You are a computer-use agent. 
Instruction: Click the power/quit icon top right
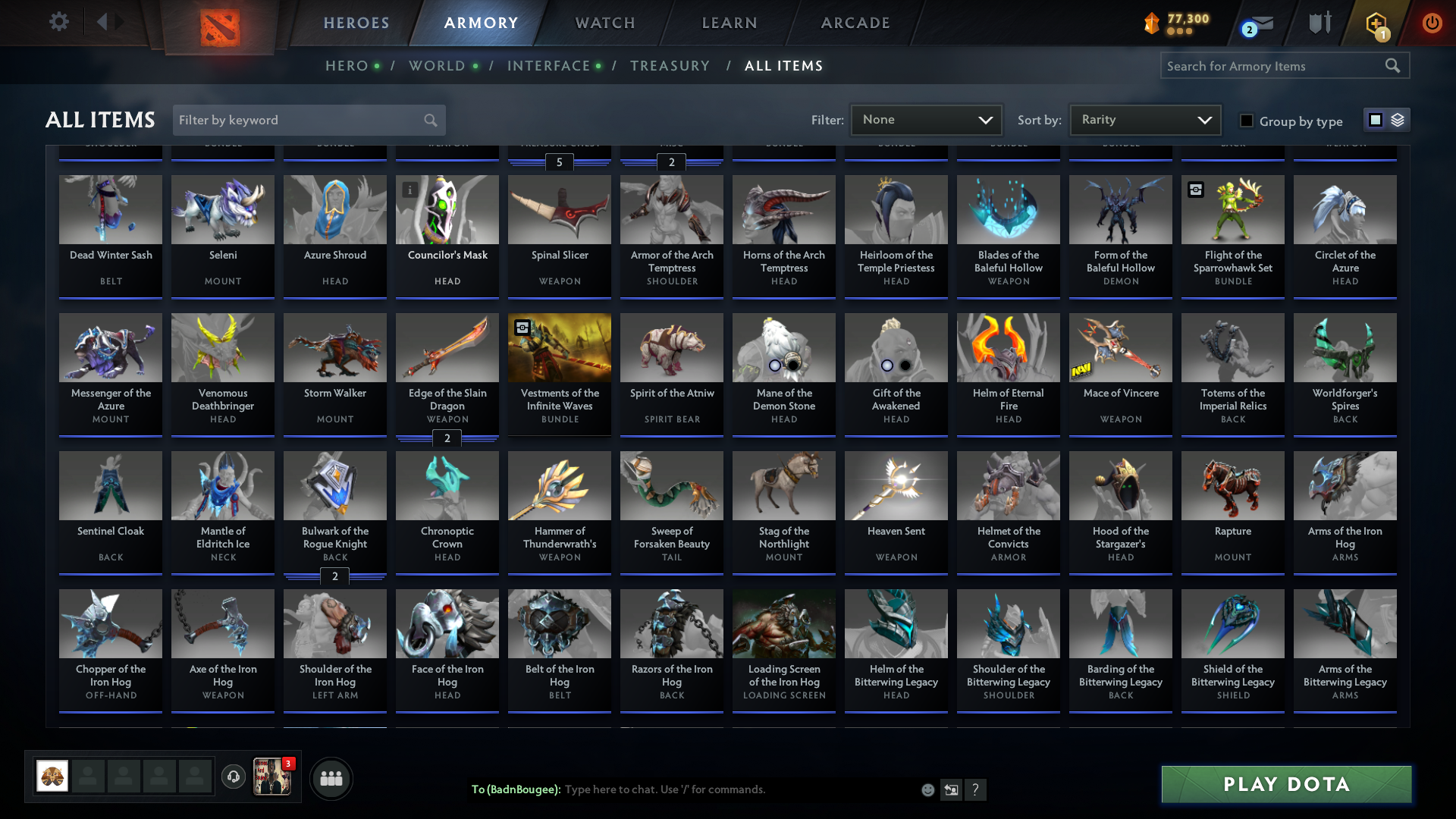pyautogui.click(x=1432, y=23)
